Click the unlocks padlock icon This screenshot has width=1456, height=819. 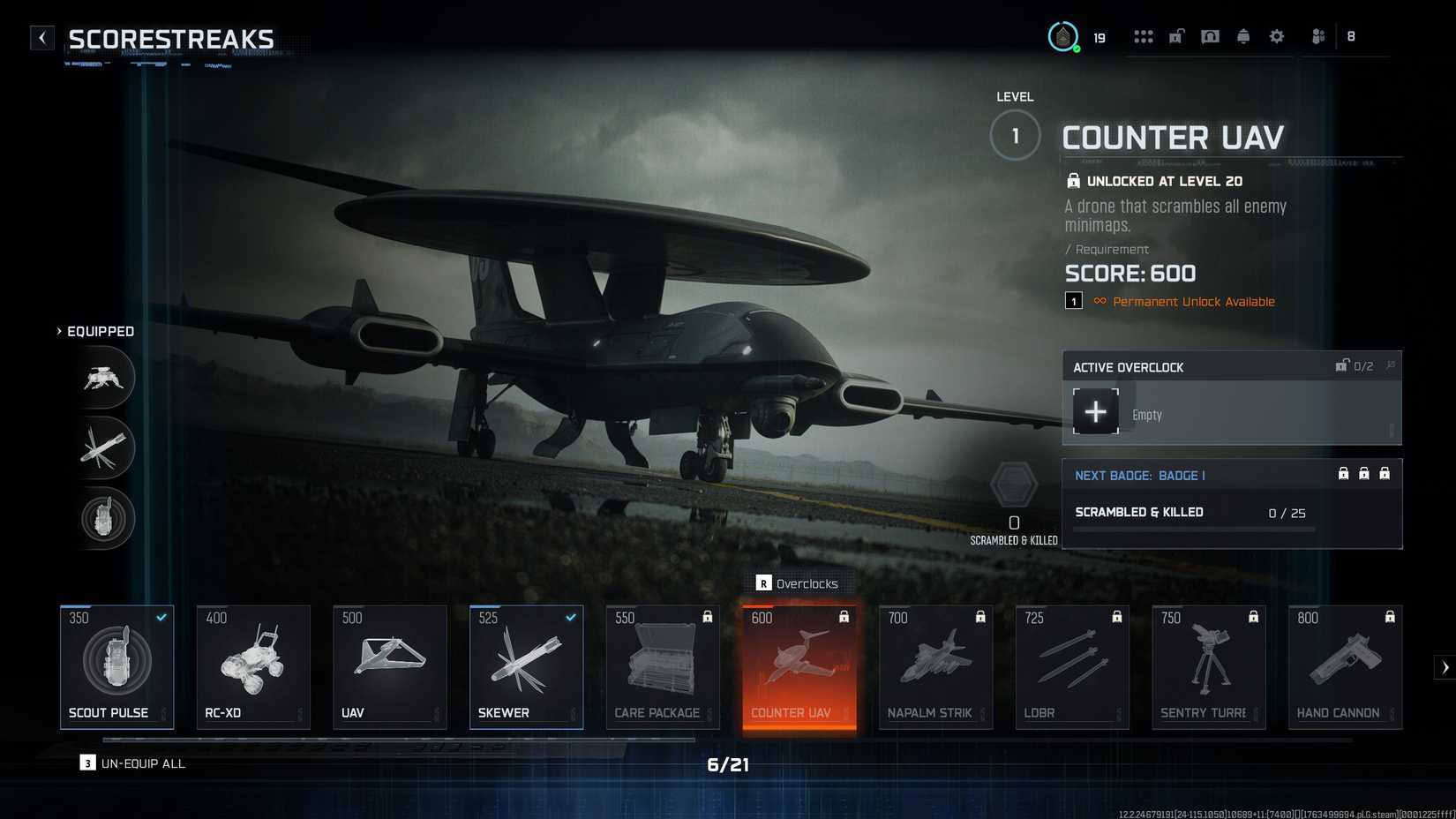[x=1176, y=36]
